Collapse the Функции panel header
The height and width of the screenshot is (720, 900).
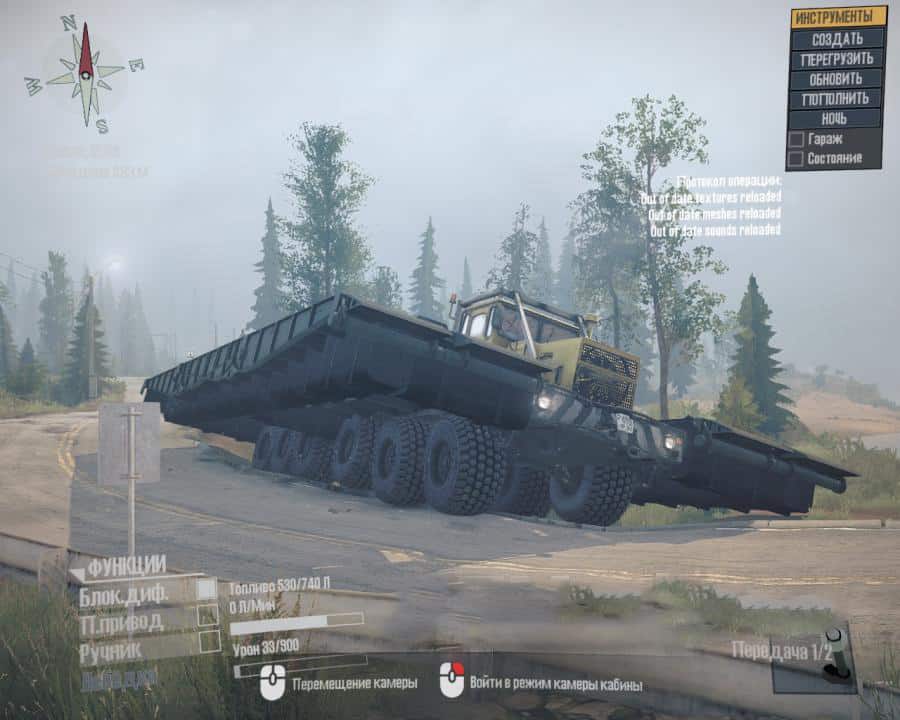(118, 567)
